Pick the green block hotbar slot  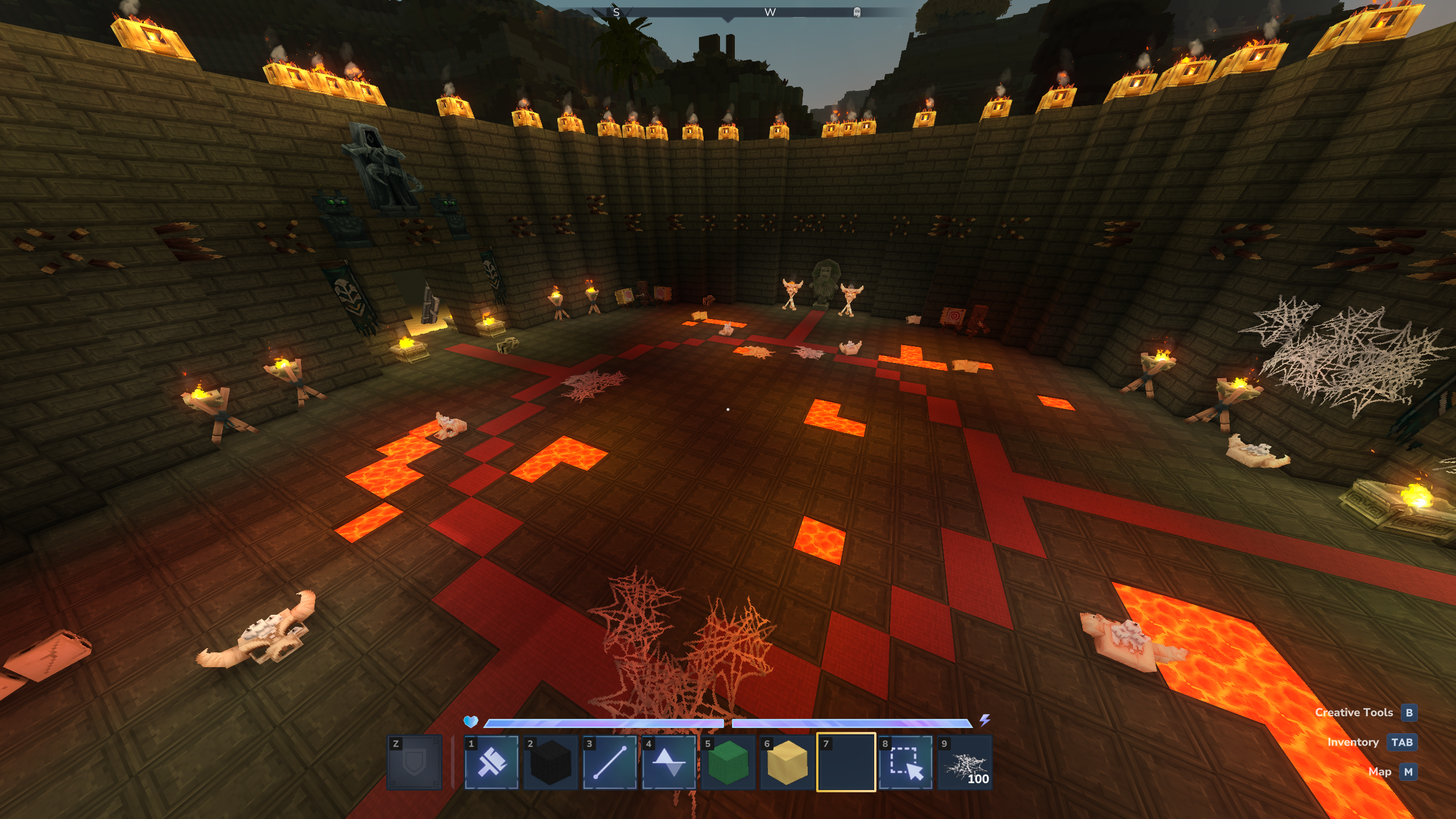click(728, 763)
